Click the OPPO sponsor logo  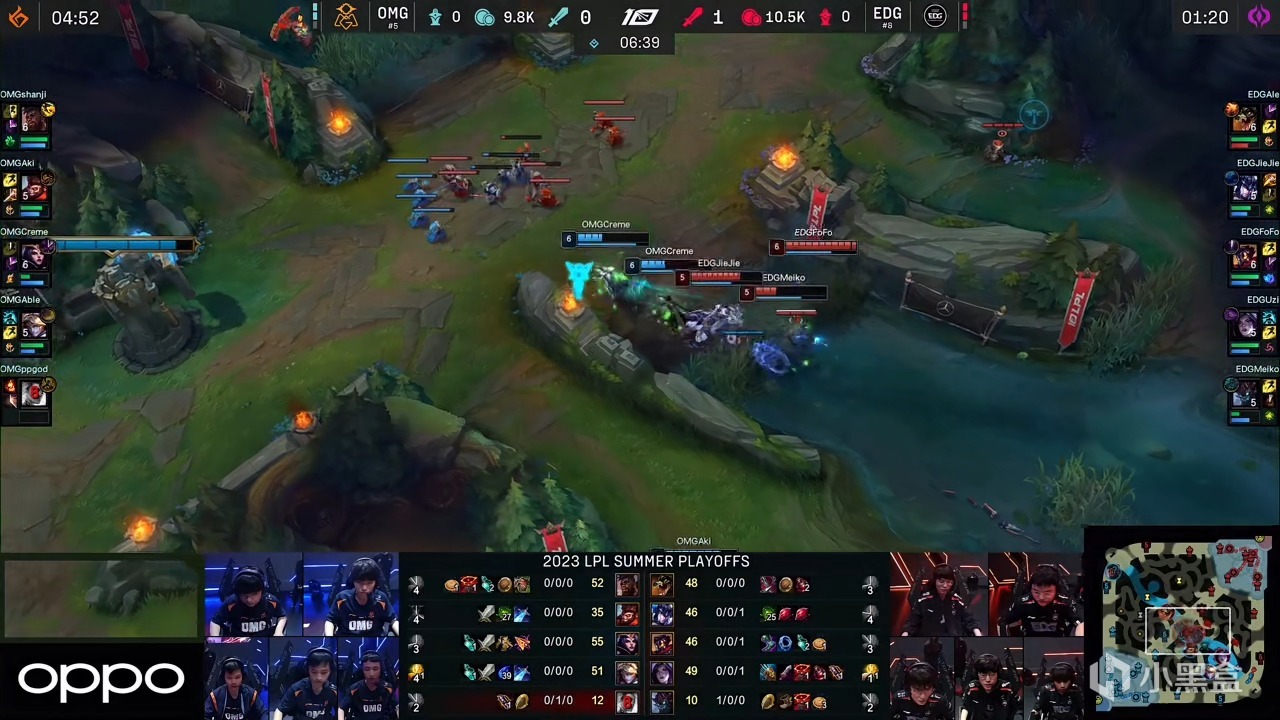[99, 680]
